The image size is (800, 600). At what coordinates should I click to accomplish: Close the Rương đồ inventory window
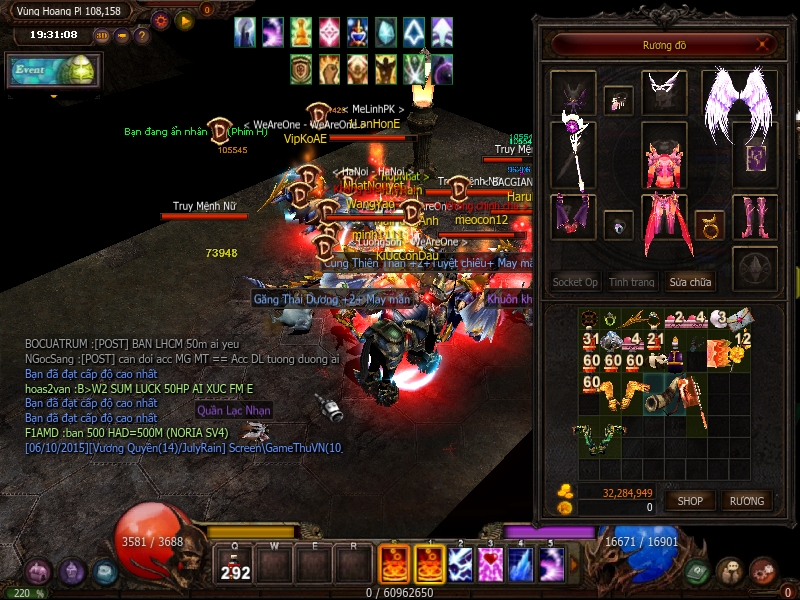pyautogui.click(x=764, y=44)
